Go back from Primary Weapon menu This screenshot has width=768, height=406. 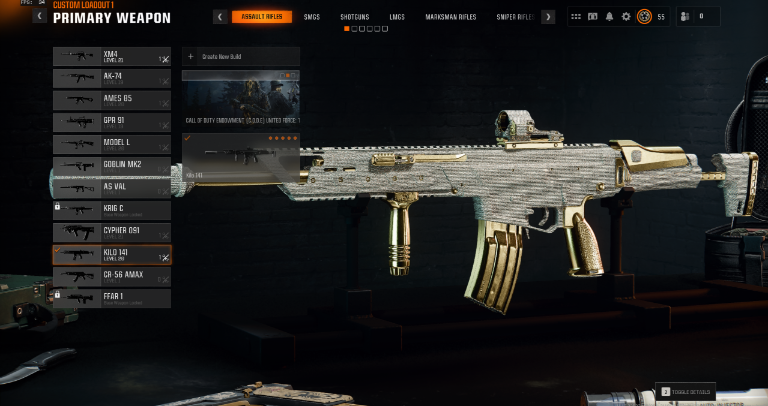pyautogui.click(x=40, y=16)
